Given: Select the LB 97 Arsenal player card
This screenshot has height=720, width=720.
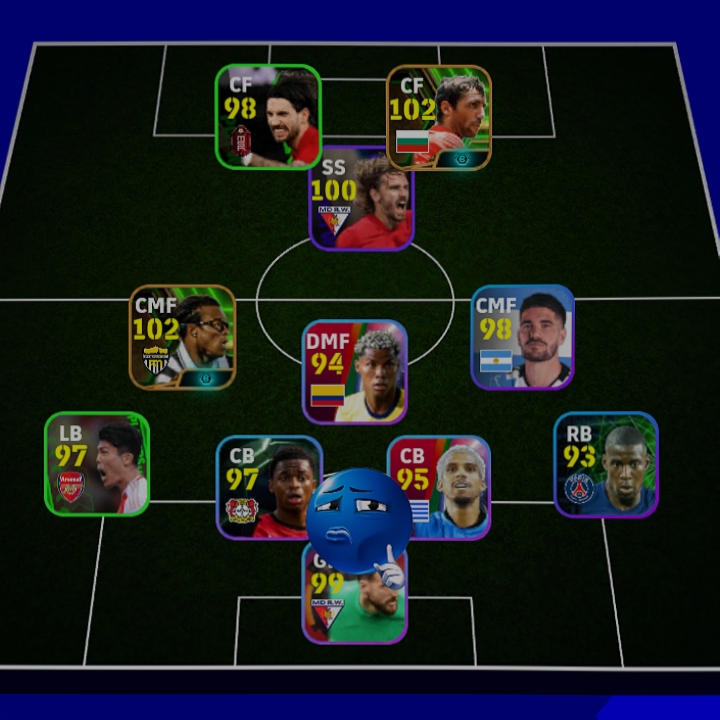Looking at the screenshot, I should tap(97, 464).
